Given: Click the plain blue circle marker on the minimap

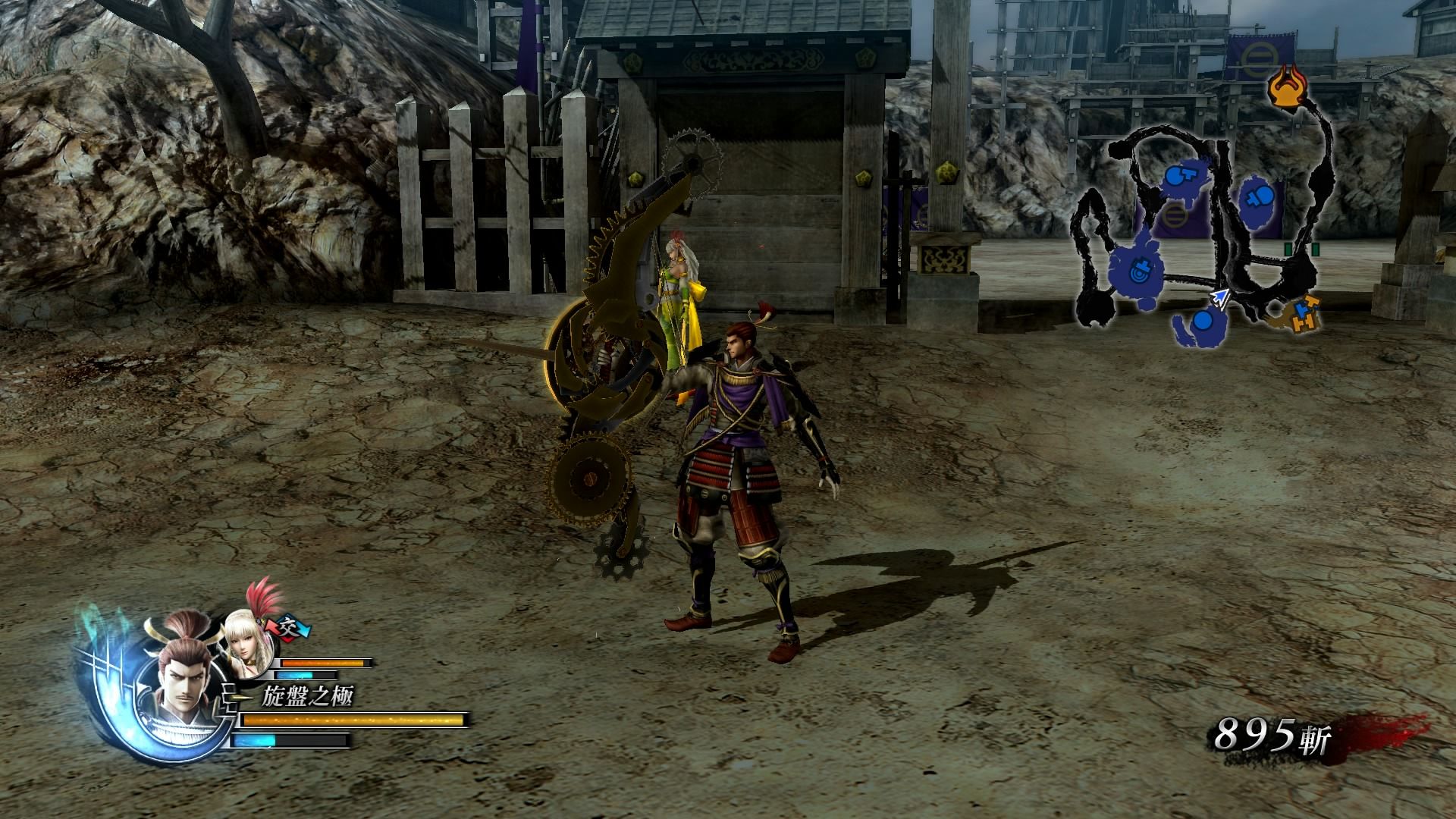Looking at the screenshot, I should click(1202, 322).
